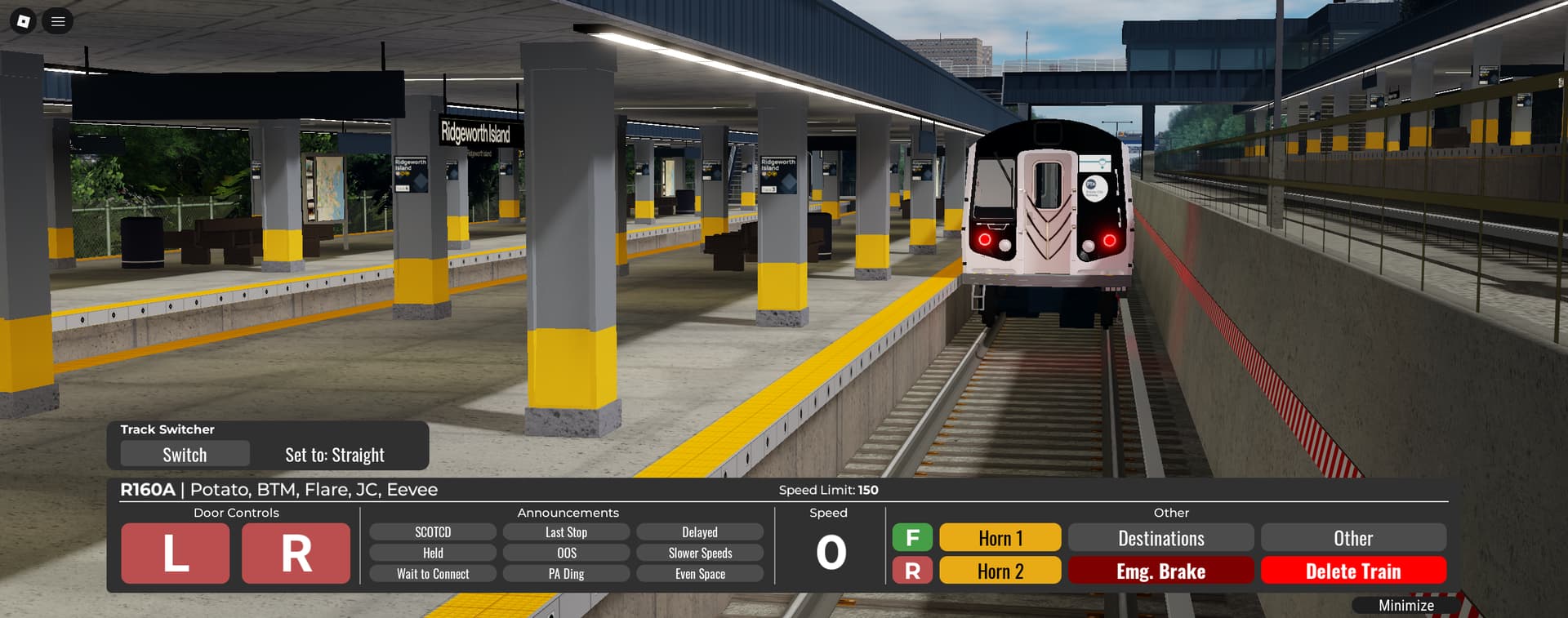
Task: Play the Delayed announcement
Action: click(700, 532)
